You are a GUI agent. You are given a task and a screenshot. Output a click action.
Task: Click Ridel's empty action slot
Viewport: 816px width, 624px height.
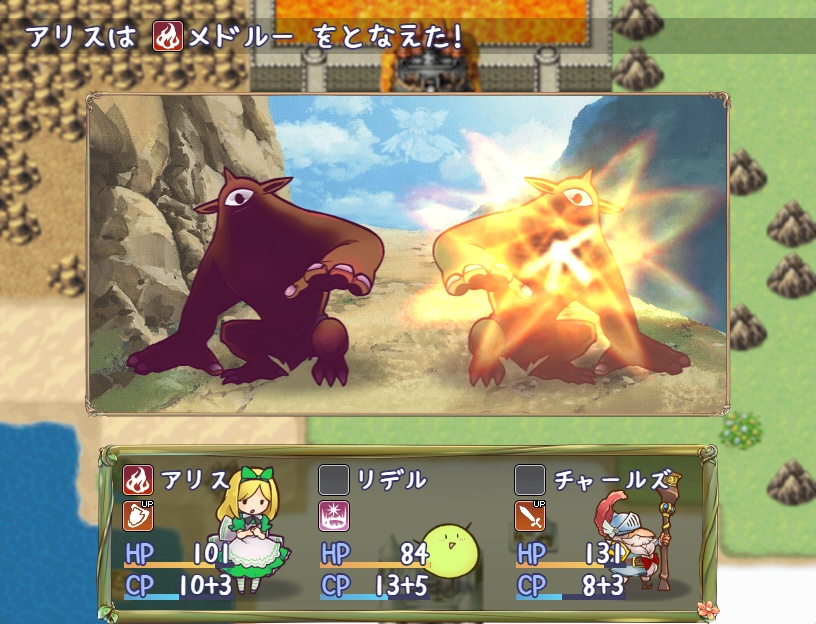333,480
